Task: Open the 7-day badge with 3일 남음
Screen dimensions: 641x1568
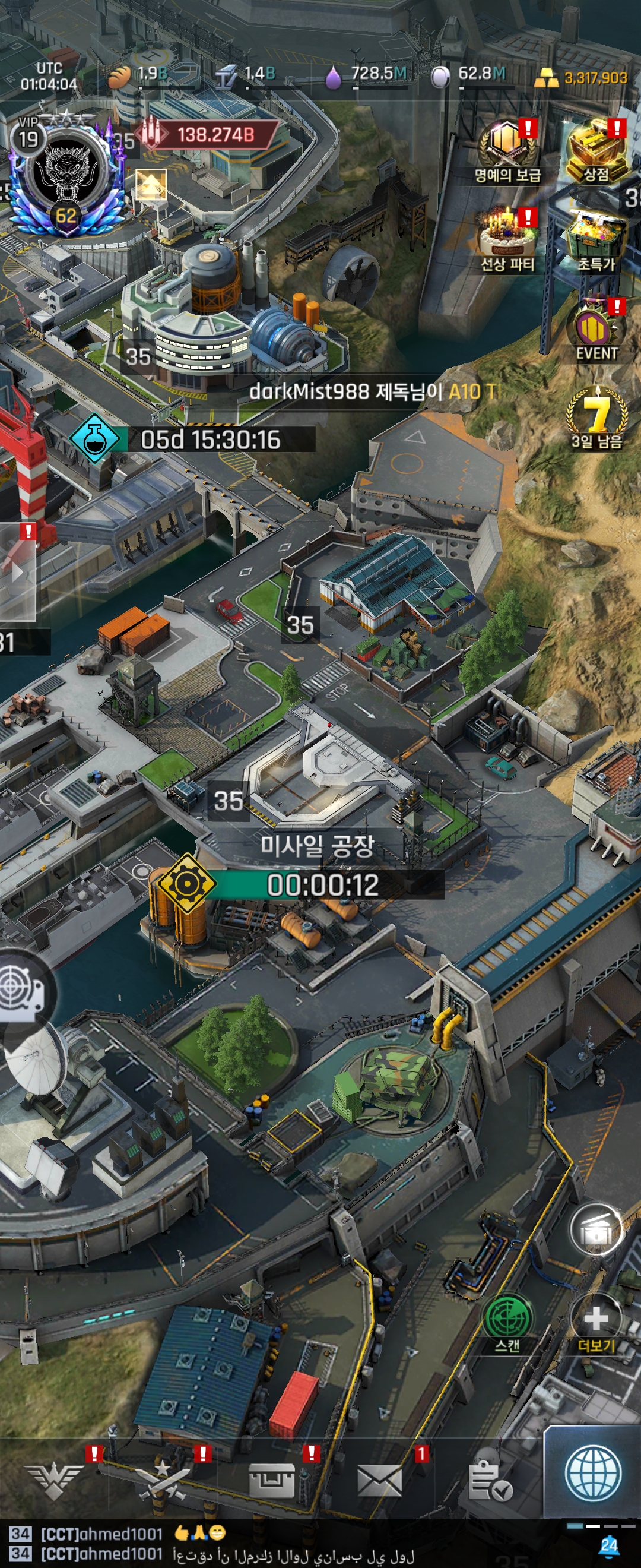Action: (x=596, y=417)
